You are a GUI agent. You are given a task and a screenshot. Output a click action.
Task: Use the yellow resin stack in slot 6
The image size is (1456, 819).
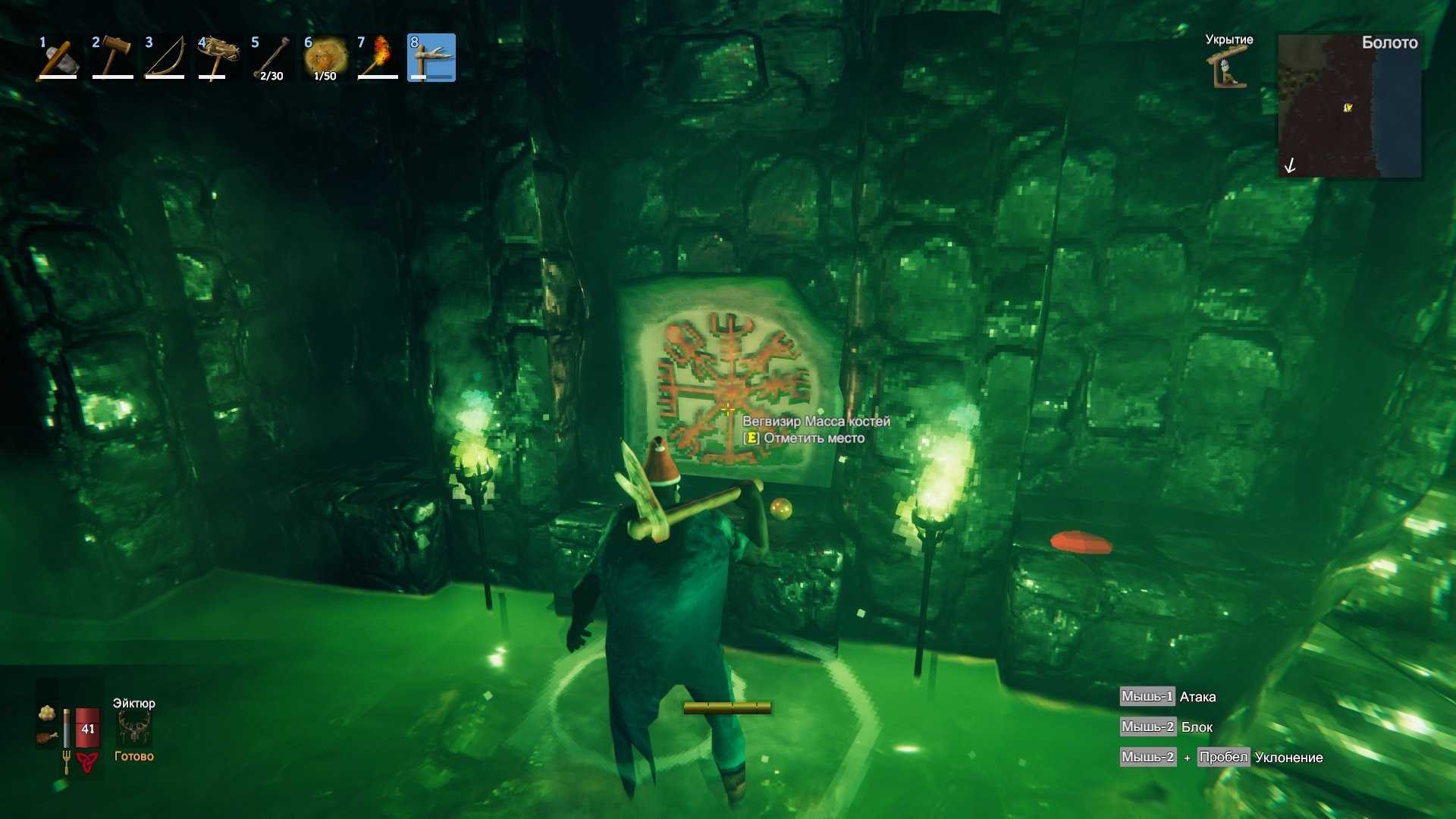[x=325, y=58]
